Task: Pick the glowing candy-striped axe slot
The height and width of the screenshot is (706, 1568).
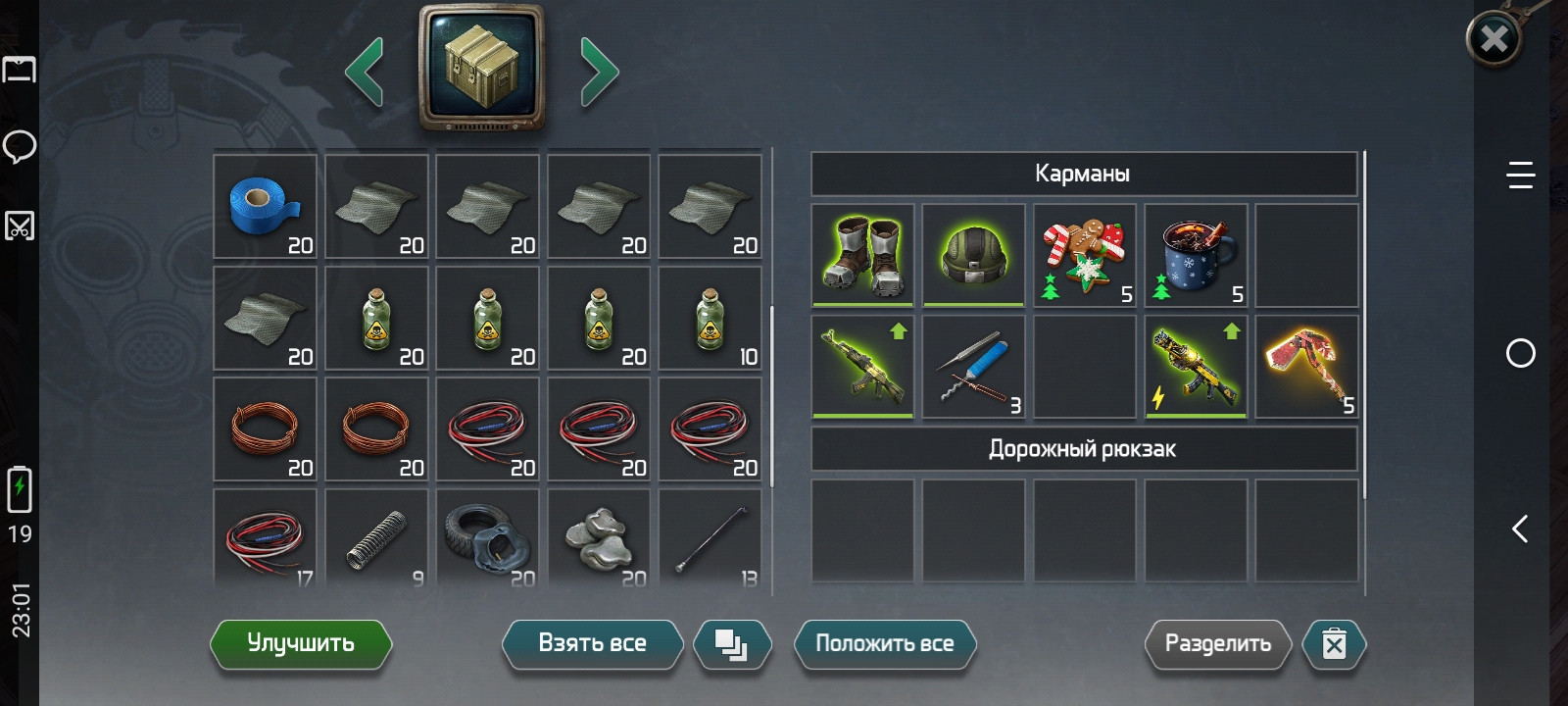Action: click(x=1306, y=366)
